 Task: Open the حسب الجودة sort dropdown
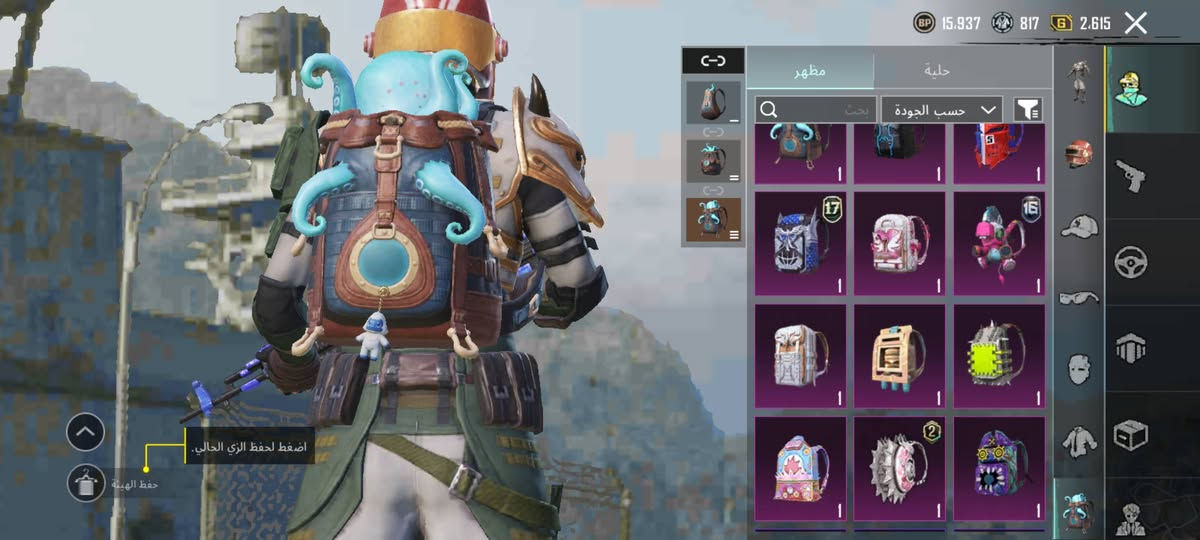click(x=941, y=109)
